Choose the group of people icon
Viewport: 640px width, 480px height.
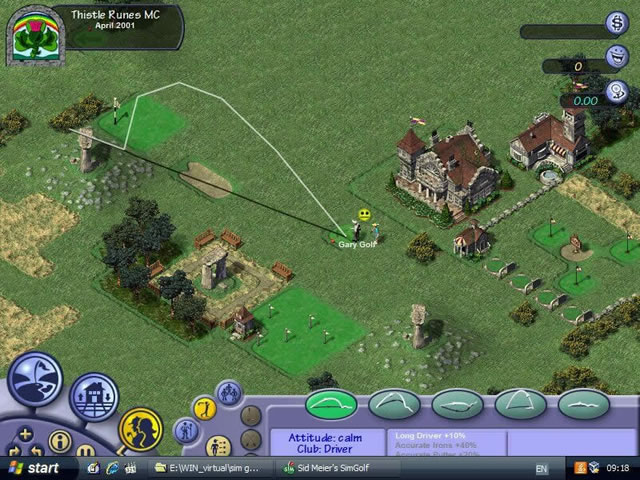[x=228, y=390]
